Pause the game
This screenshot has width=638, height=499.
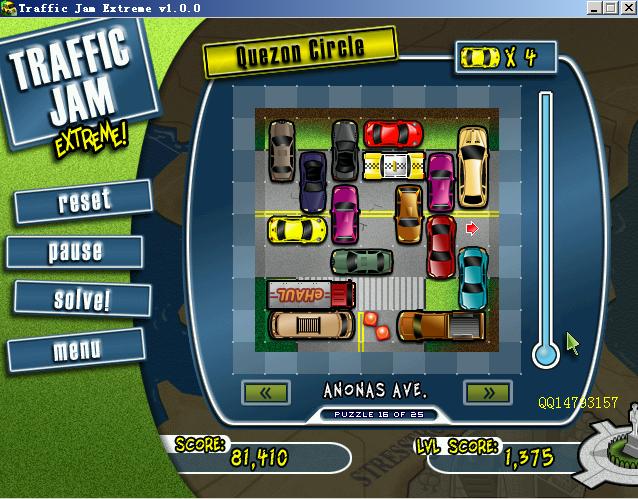coord(75,251)
